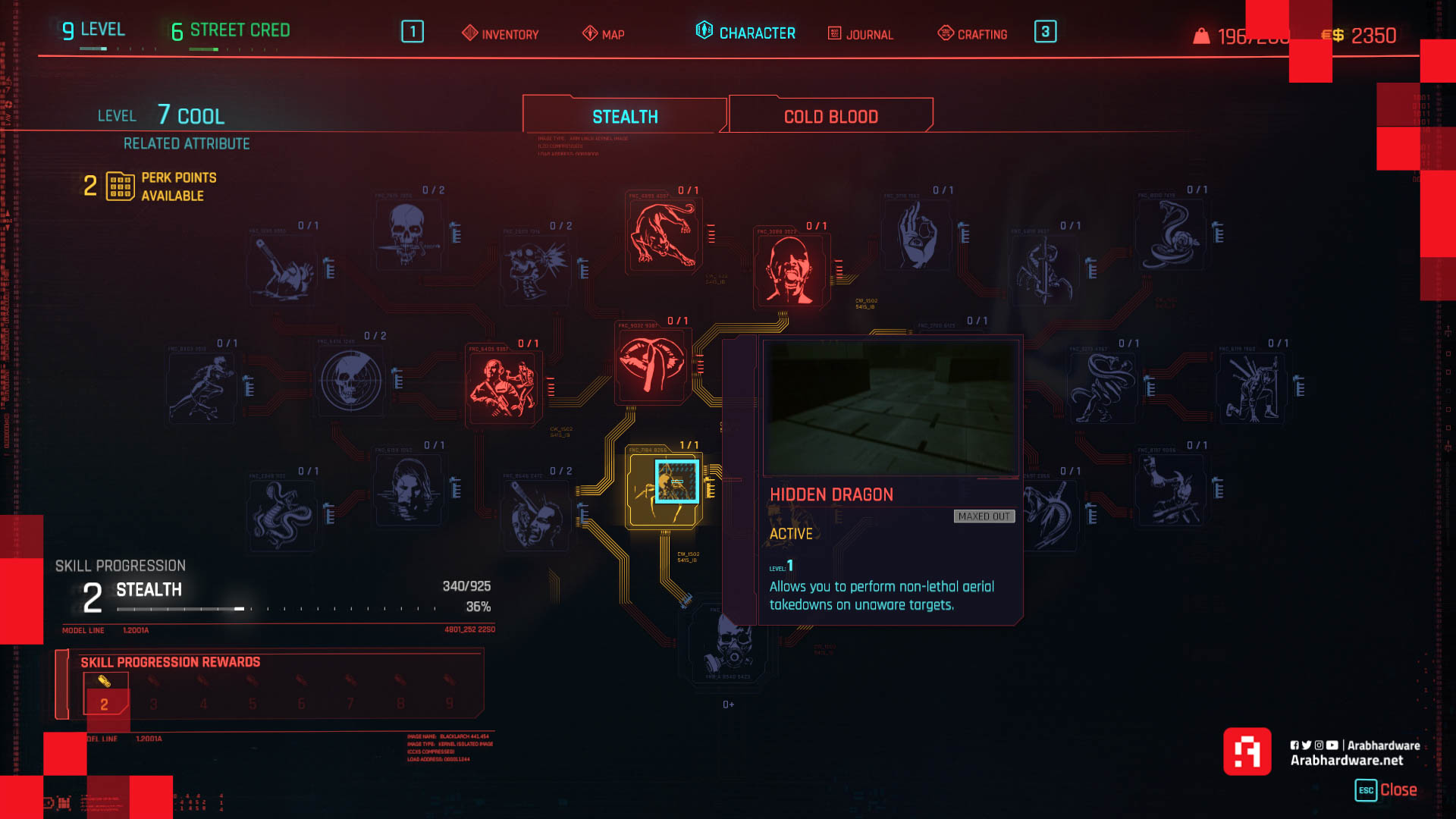Pick the sprinting figure perk
This screenshot has height=819, width=1456.
[x=202, y=387]
